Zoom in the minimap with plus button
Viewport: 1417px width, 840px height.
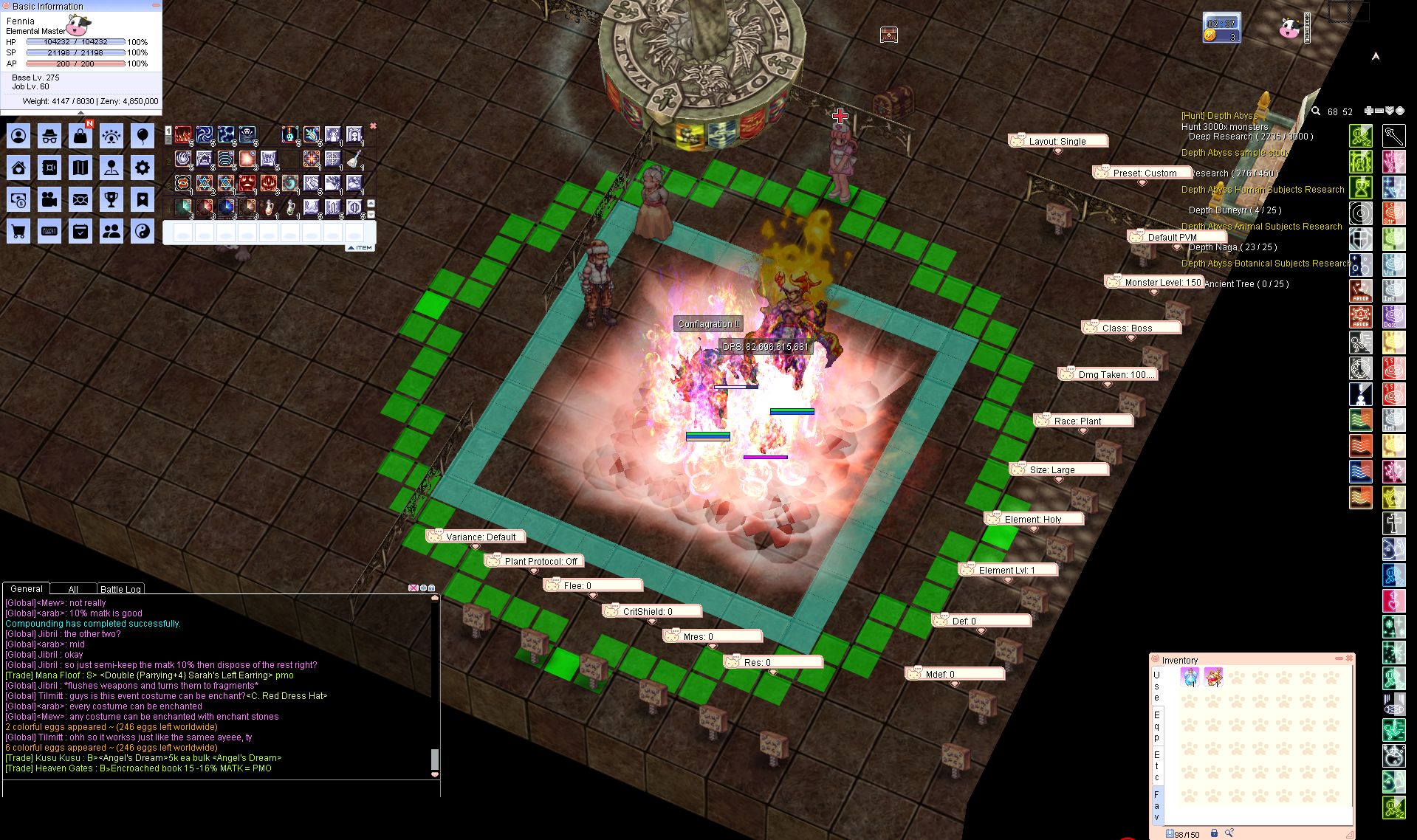(x=1368, y=111)
